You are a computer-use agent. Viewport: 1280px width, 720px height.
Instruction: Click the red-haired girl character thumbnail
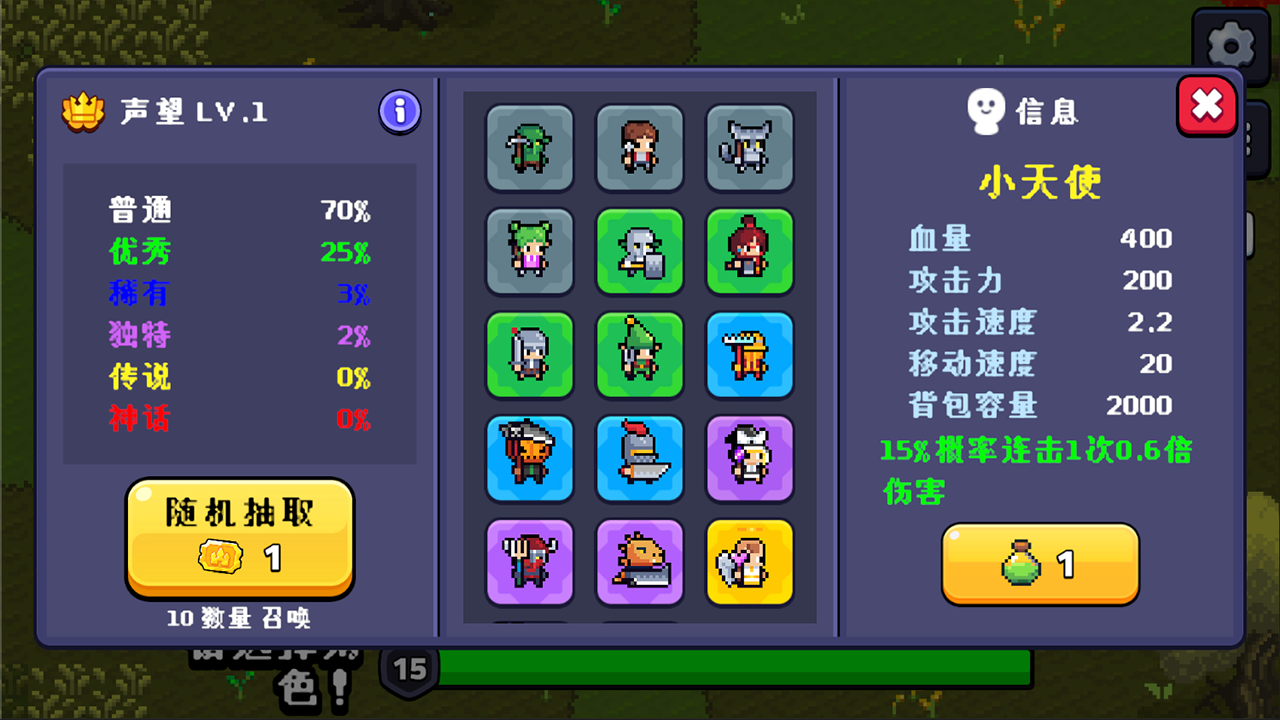coord(750,251)
